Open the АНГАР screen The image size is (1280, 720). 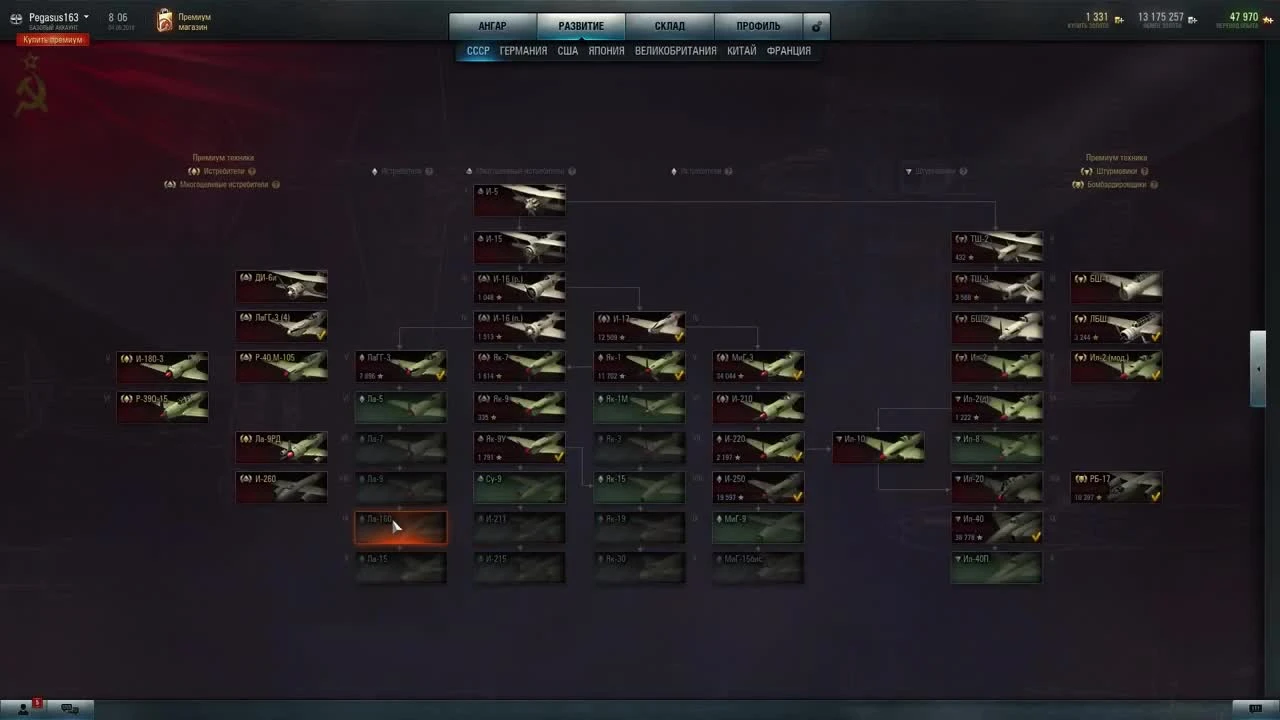point(492,25)
